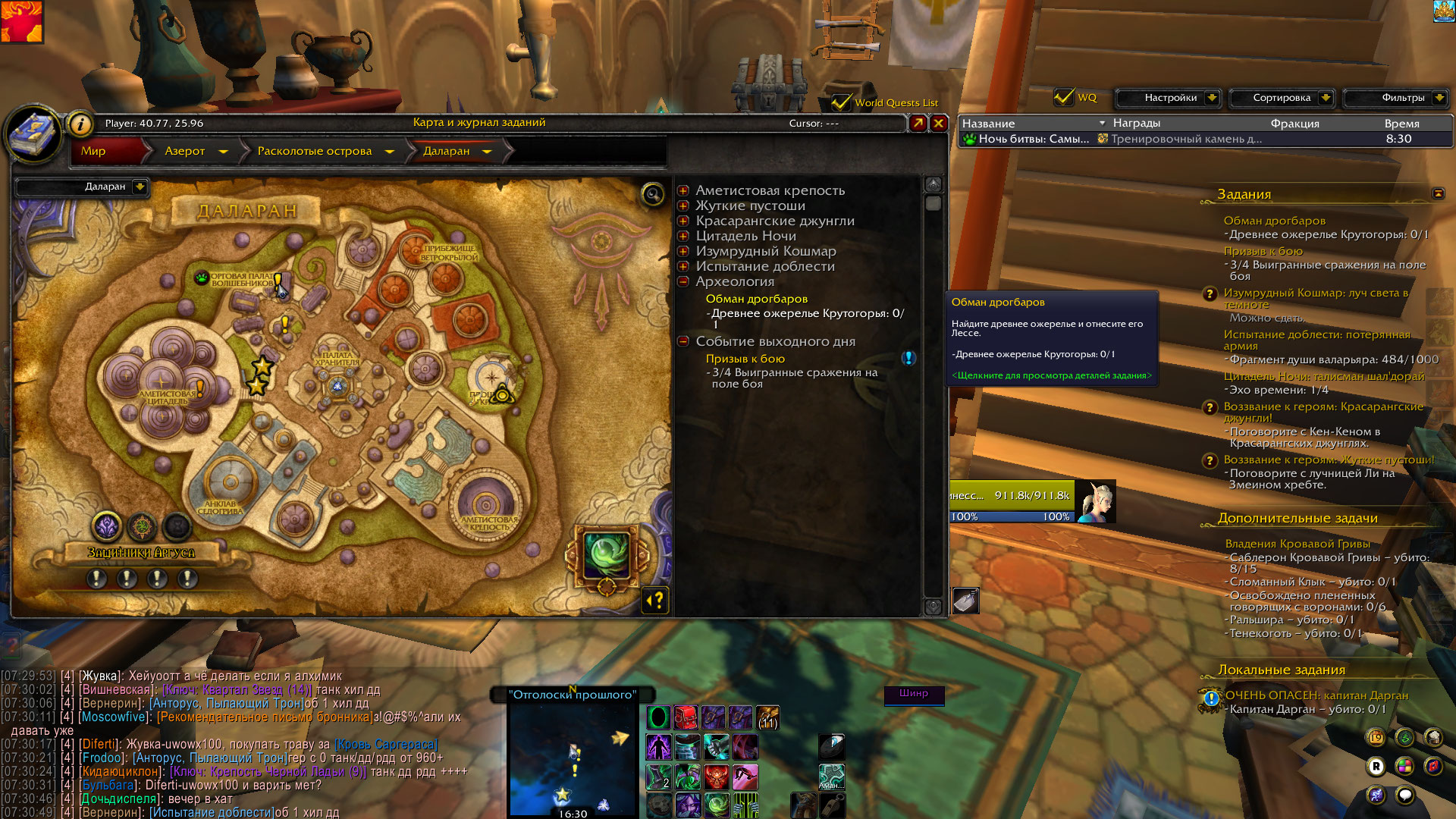Select the Призыв к бою quest entry
1456x819 pixels.
pyautogui.click(x=745, y=359)
